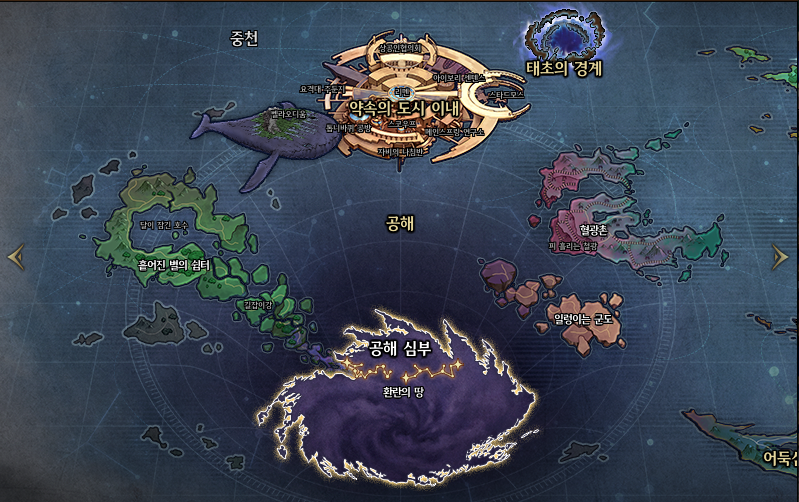This screenshot has height=502, width=799.
Task: Select the 상공인협의회 location in the city
Action: click(x=401, y=47)
